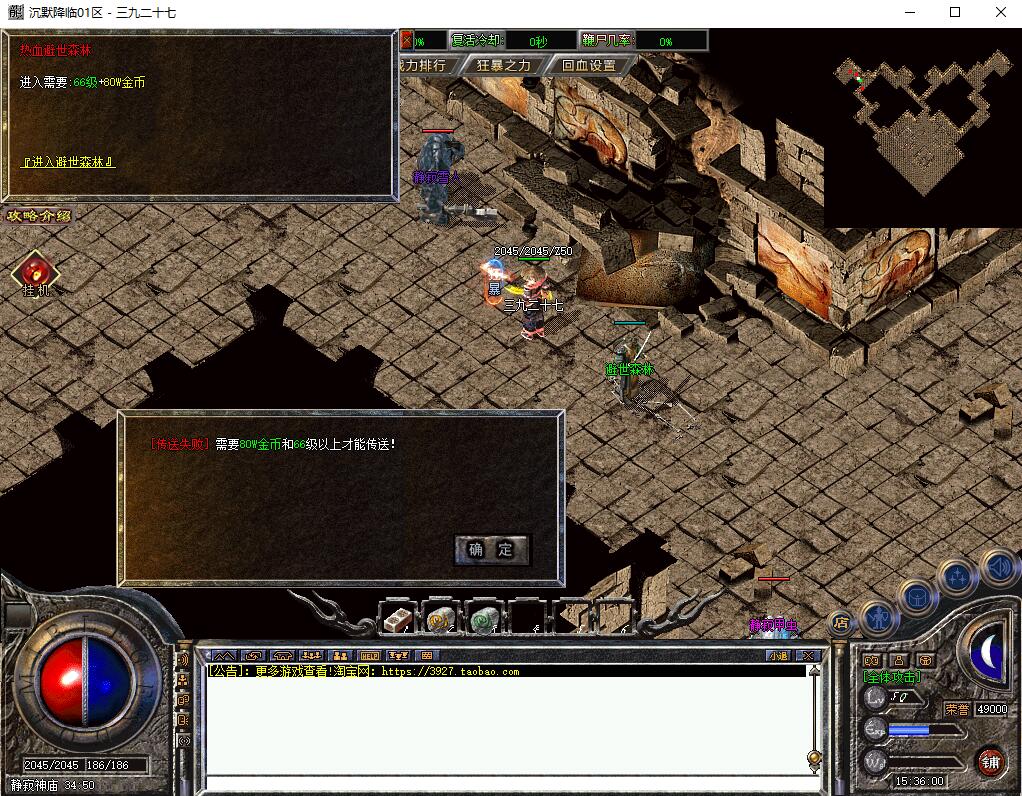Viewport: 1022px width, 796px height.
Task: Open the 战力排行 ranking
Action: tap(424, 65)
